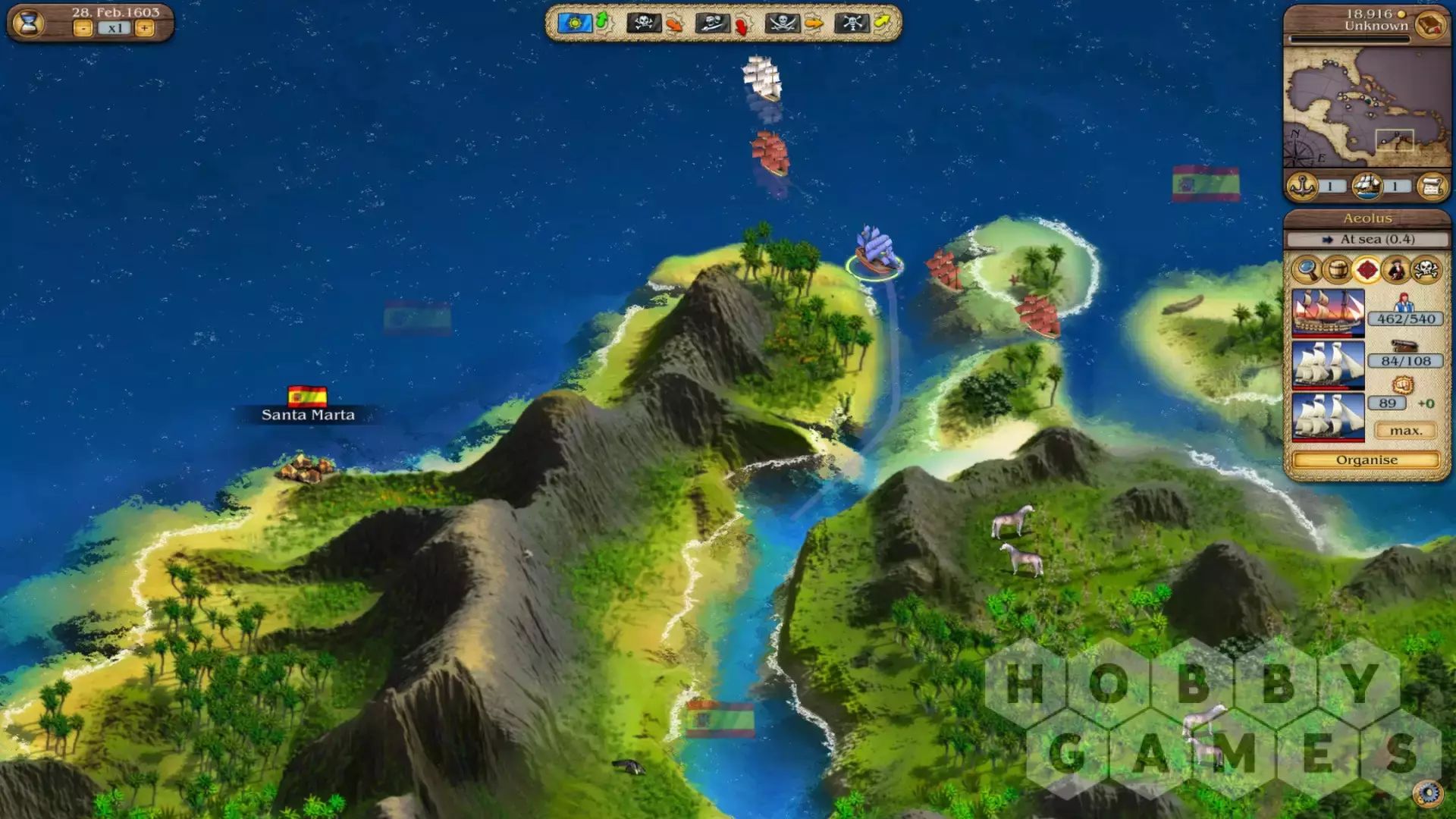Screen dimensions: 1456x819
Task: Select the red-sailed galleon ship thumbnail
Action: [1328, 312]
